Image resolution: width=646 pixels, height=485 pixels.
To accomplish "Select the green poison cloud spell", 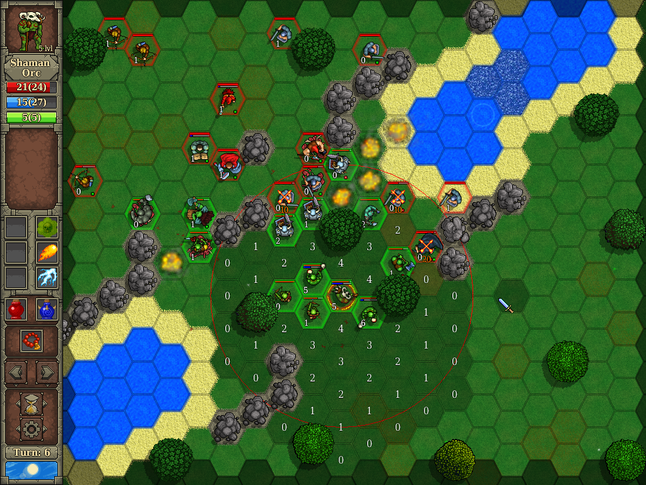I will pos(47,228).
